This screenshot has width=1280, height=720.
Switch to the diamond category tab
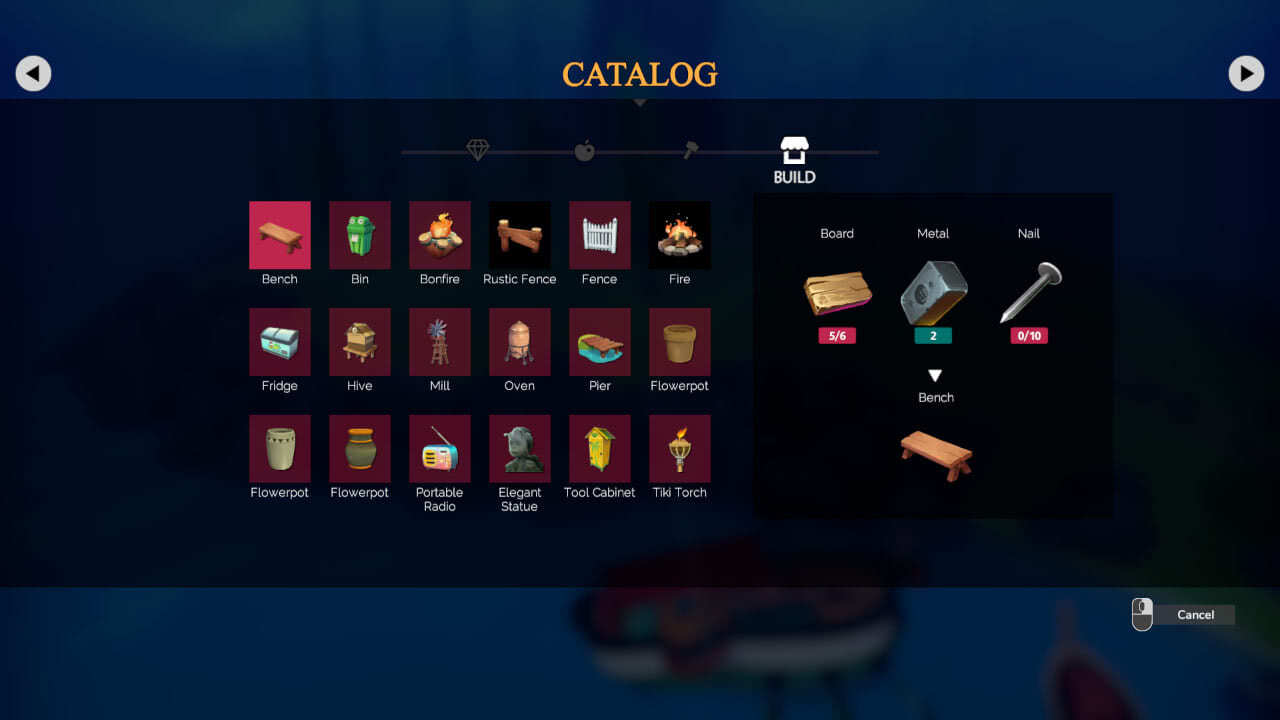(x=478, y=150)
